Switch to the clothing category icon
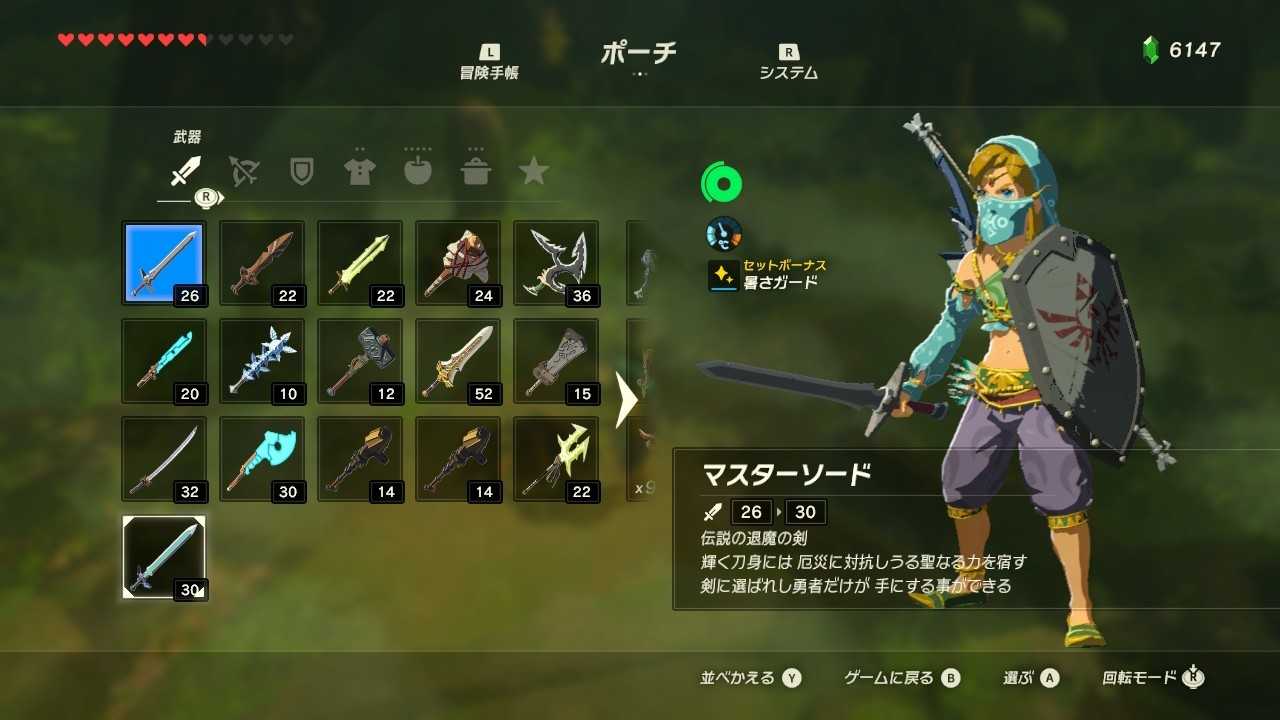This screenshot has height=720, width=1280. pyautogui.click(x=359, y=170)
